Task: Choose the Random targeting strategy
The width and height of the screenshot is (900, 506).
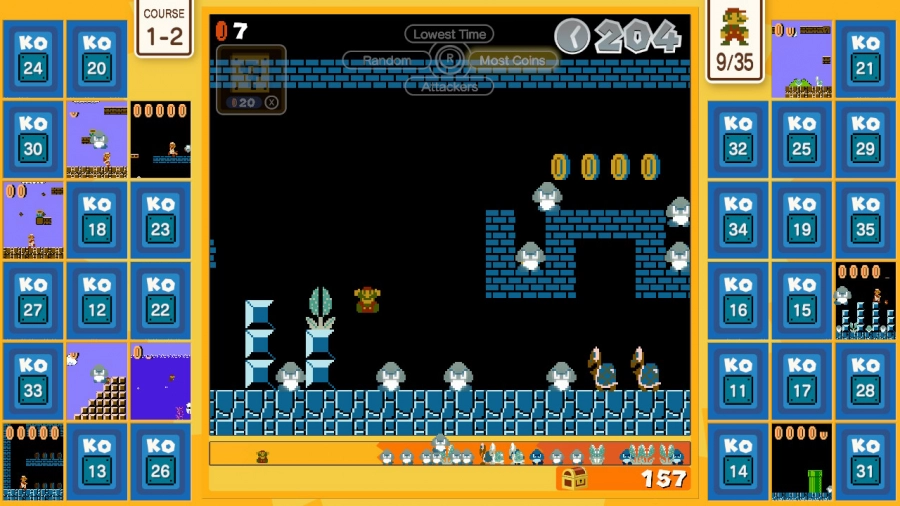Action: click(387, 60)
